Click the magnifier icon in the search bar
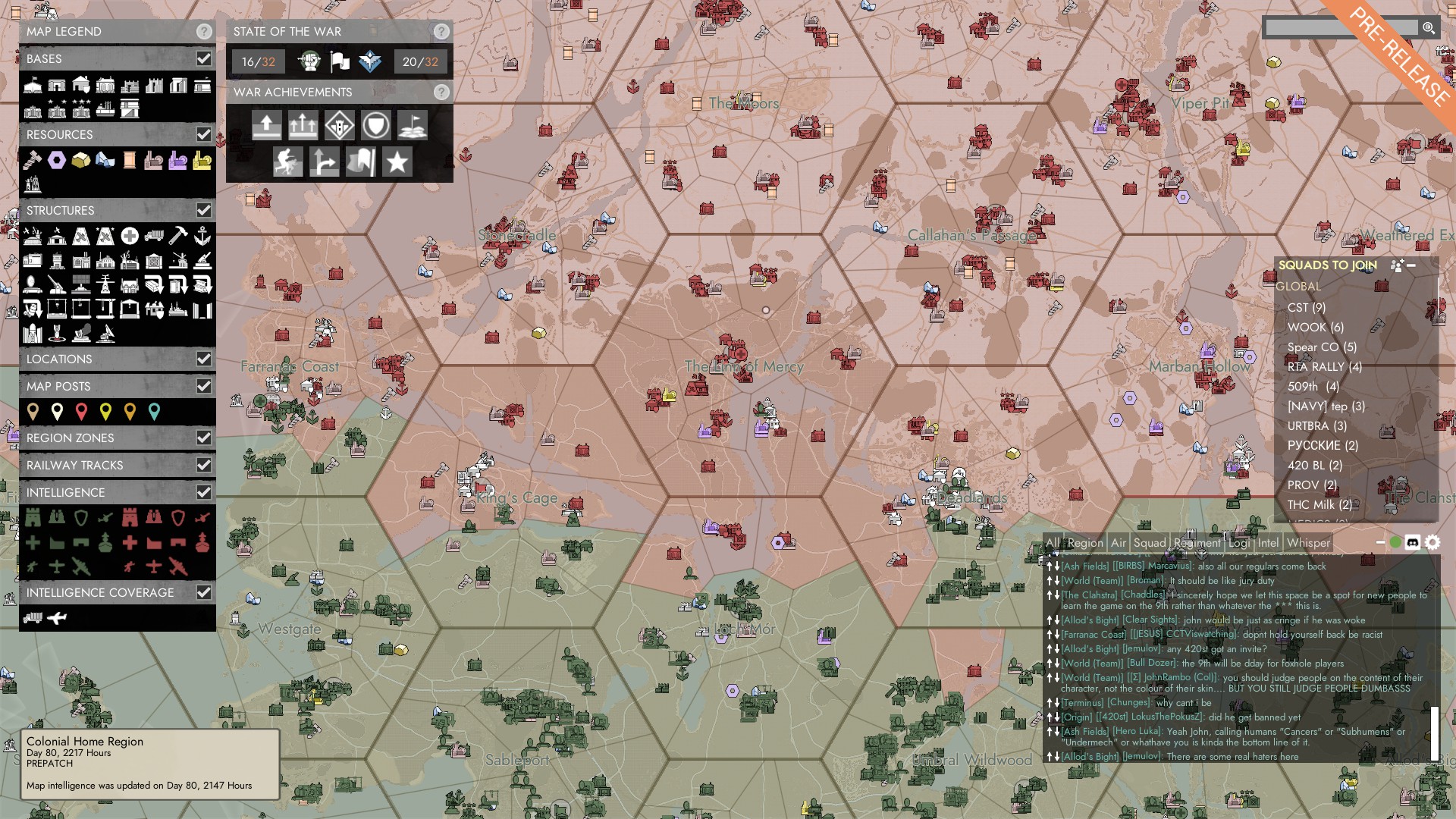1456x819 pixels. coord(1429,29)
